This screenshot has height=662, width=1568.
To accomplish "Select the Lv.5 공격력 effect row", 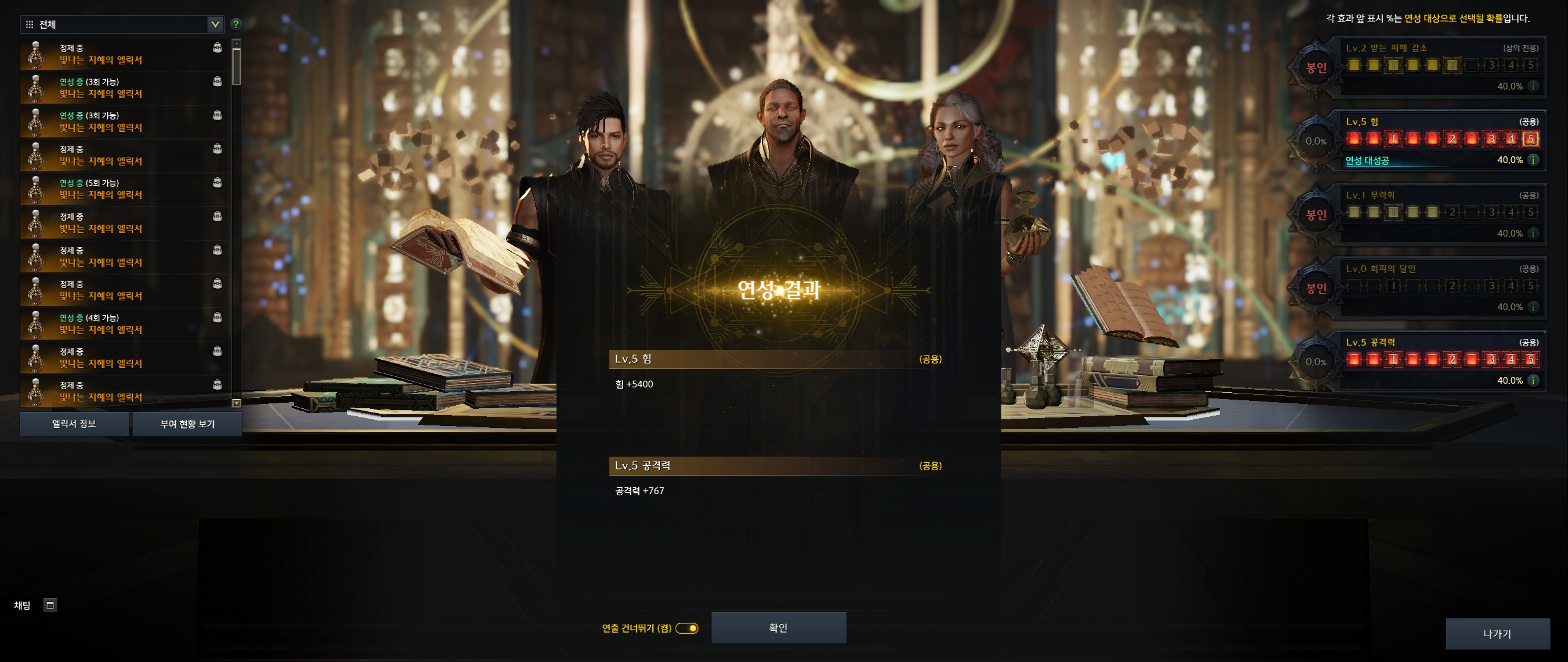I will click(x=1441, y=362).
